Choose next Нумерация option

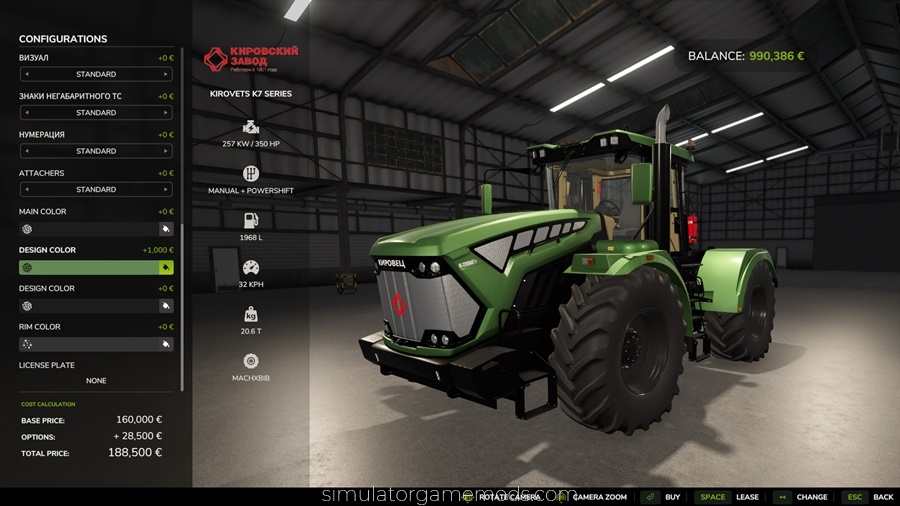pos(166,151)
